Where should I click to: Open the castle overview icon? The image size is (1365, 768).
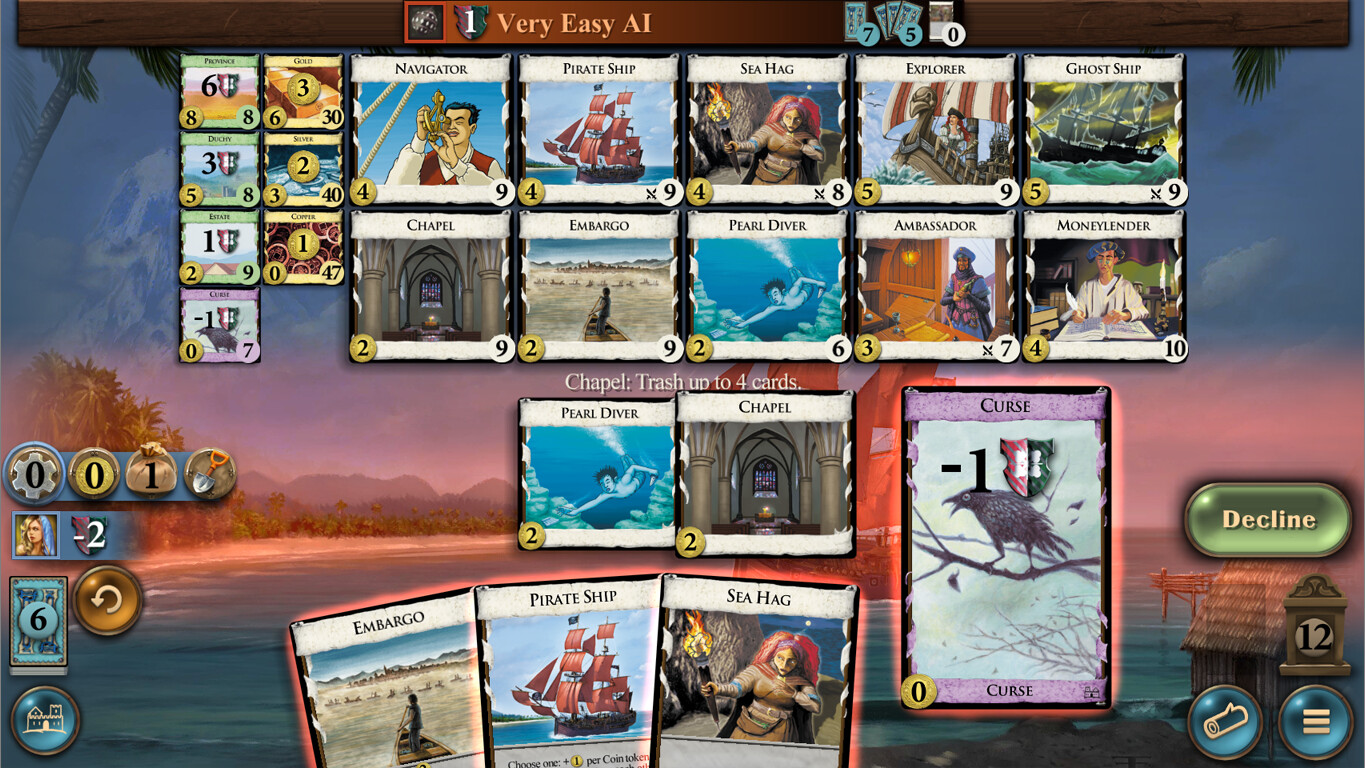45,719
